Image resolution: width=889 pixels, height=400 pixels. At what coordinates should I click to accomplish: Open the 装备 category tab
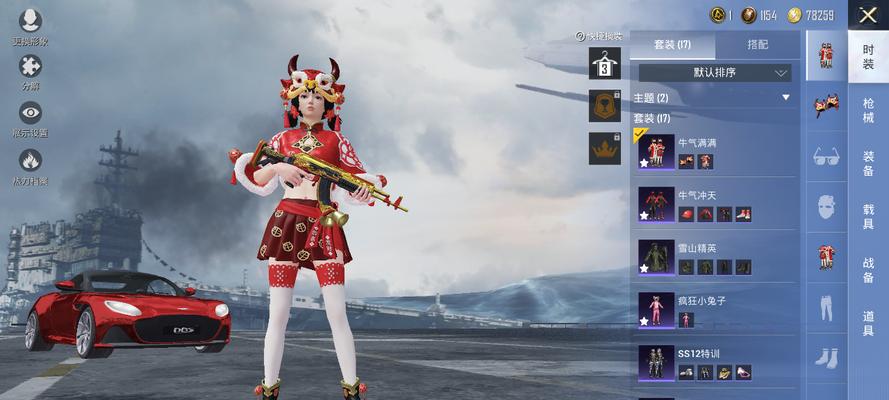868,162
